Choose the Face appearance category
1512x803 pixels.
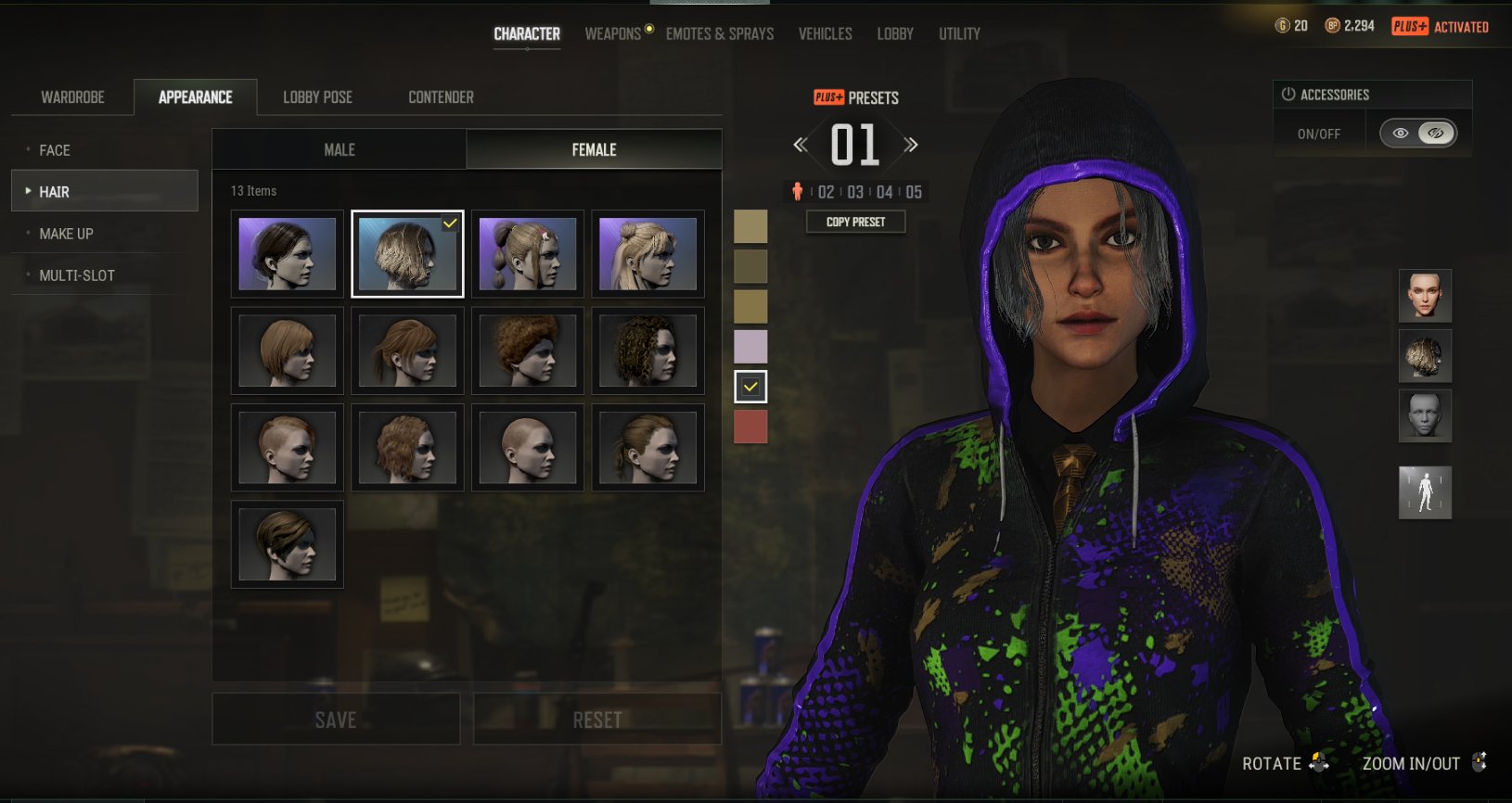[55, 150]
